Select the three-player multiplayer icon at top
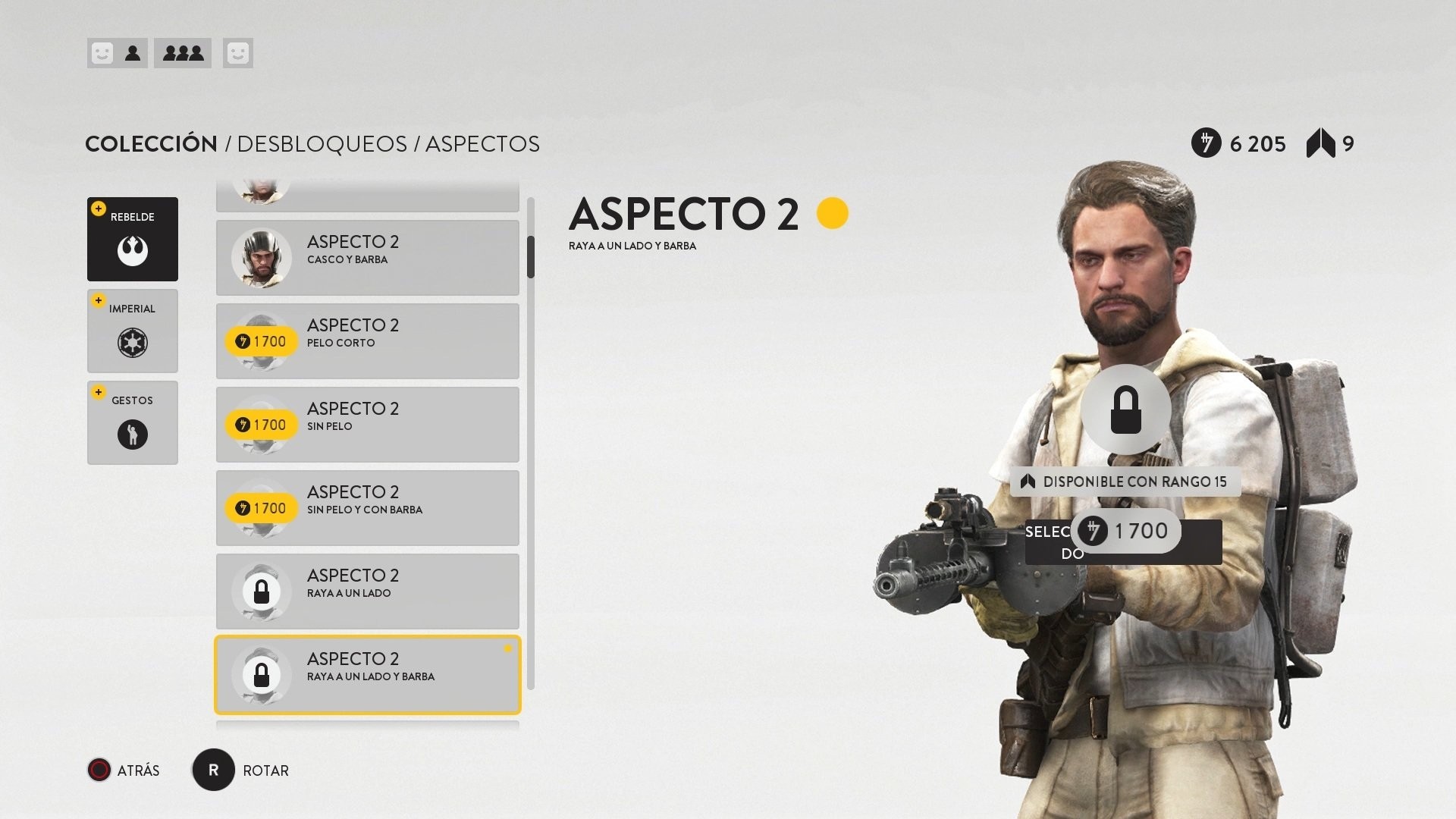The width and height of the screenshot is (1456, 819). click(x=182, y=53)
